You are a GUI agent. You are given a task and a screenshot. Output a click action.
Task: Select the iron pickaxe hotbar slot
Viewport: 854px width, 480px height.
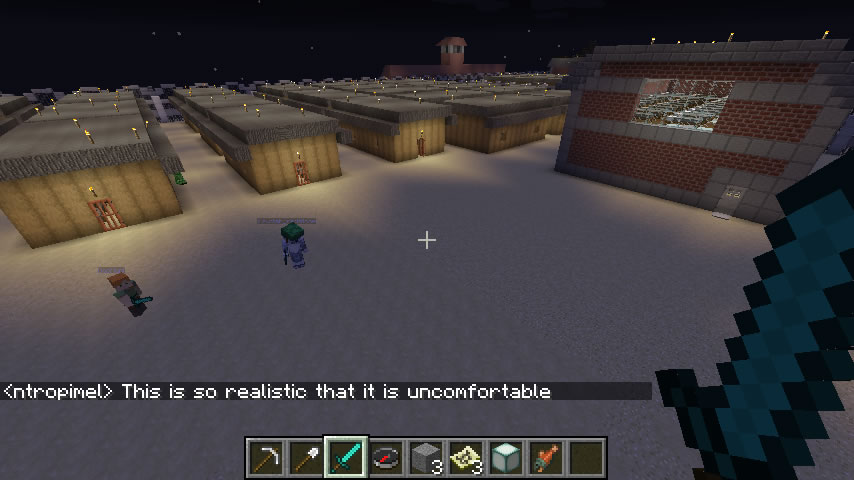coord(266,457)
